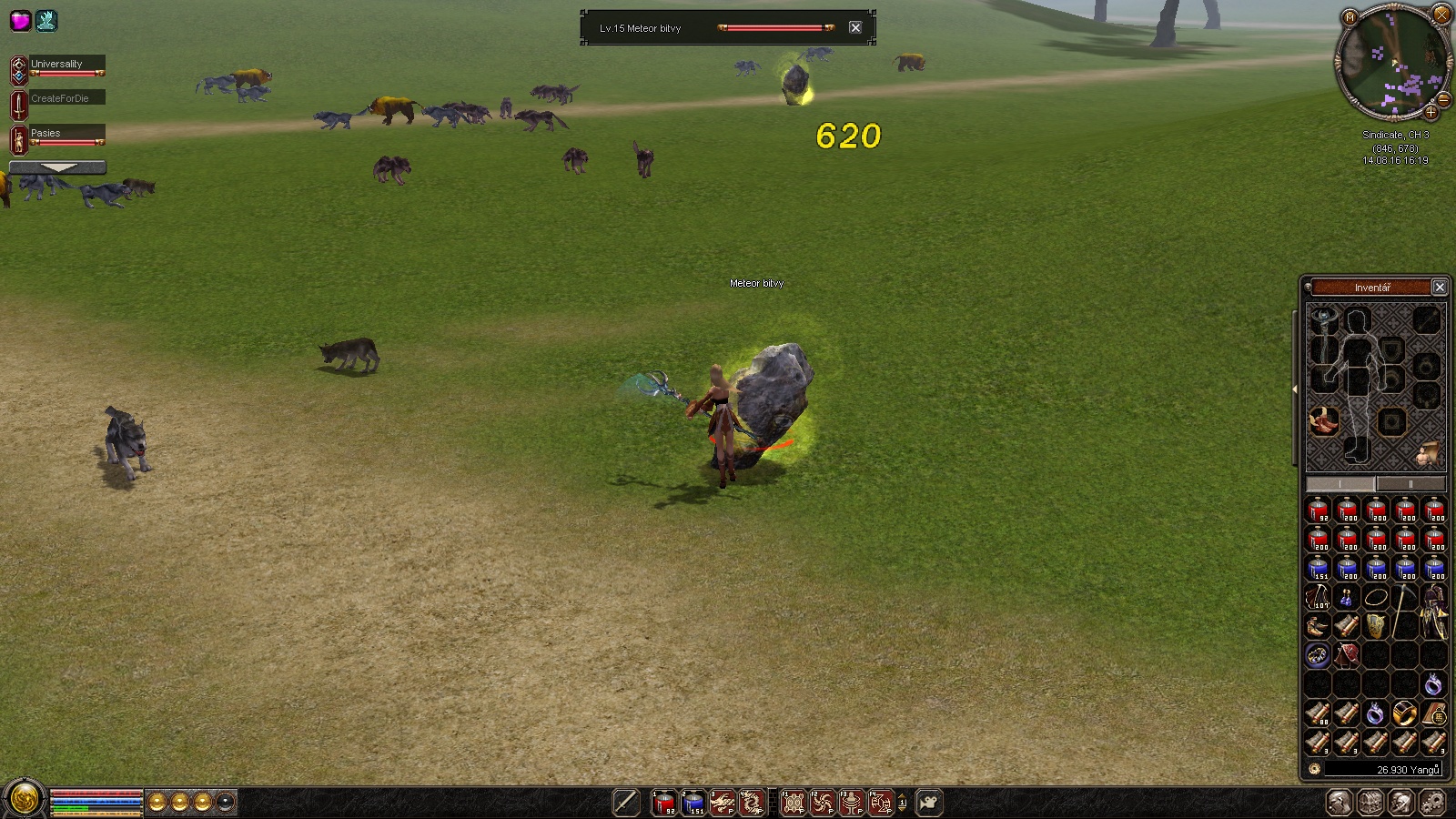Select party member Universality
The width and height of the screenshot is (1456, 819).
coord(66,65)
